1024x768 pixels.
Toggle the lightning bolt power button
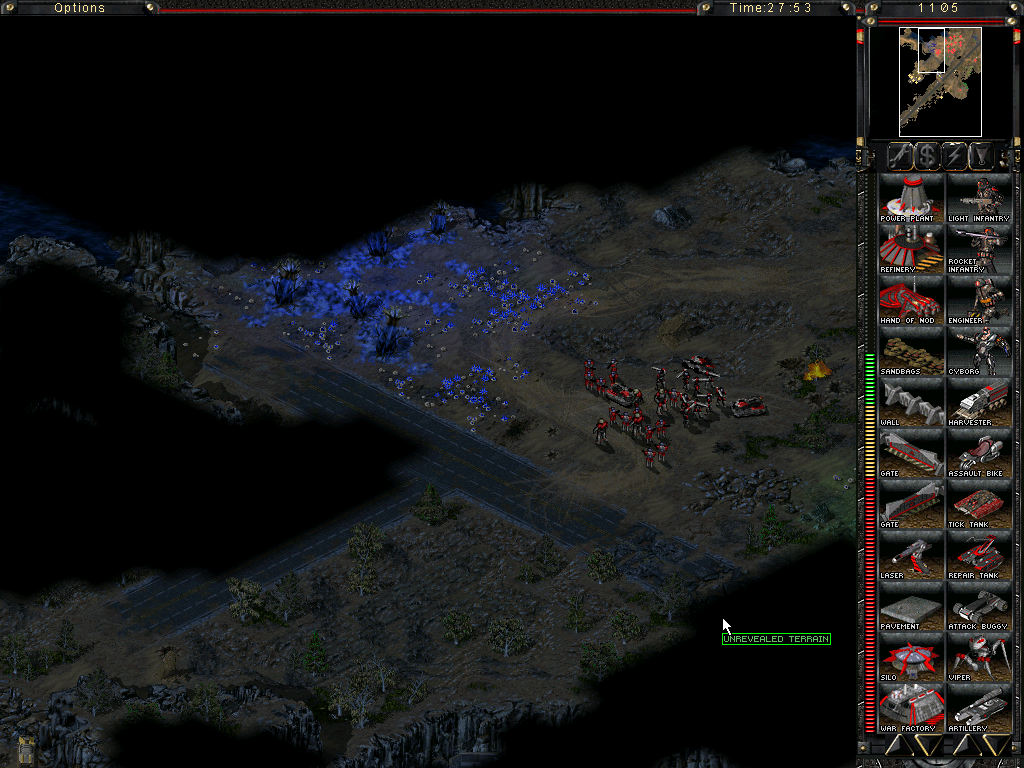(954, 156)
